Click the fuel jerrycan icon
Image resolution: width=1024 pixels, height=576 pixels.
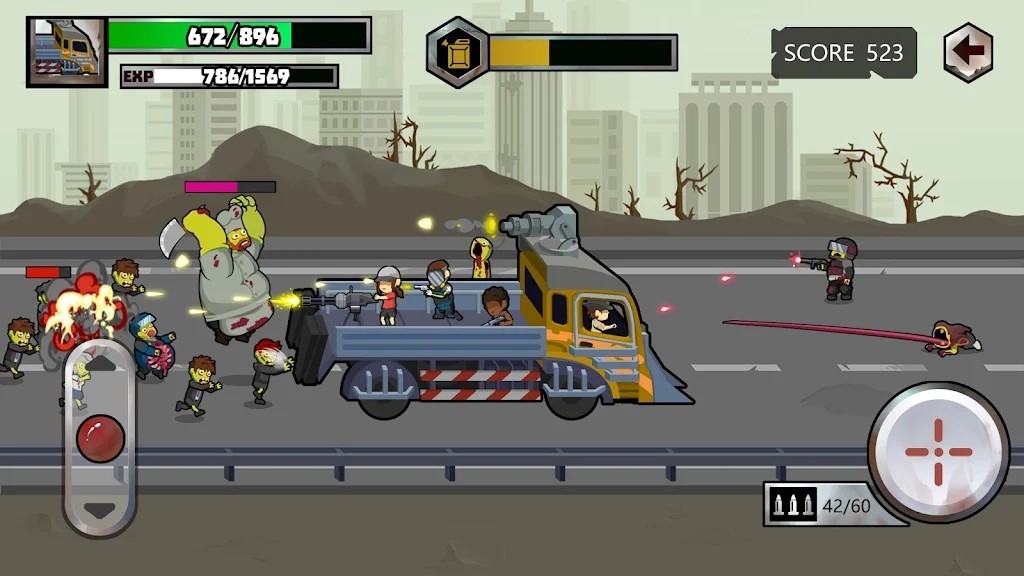[x=458, y=53]
